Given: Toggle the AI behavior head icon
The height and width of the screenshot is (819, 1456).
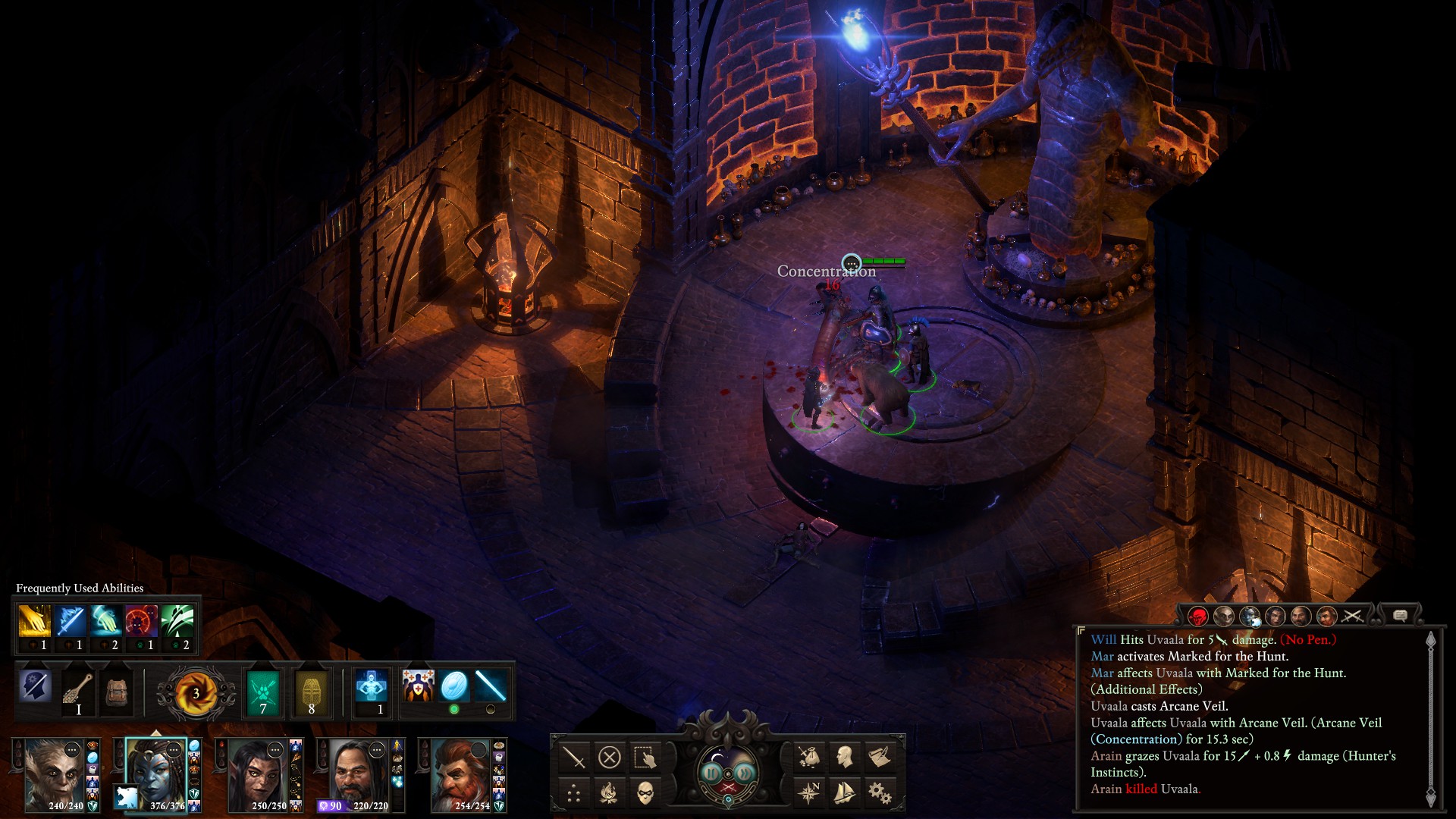Looking at the screenshot, I should click(x=35, y=687).
